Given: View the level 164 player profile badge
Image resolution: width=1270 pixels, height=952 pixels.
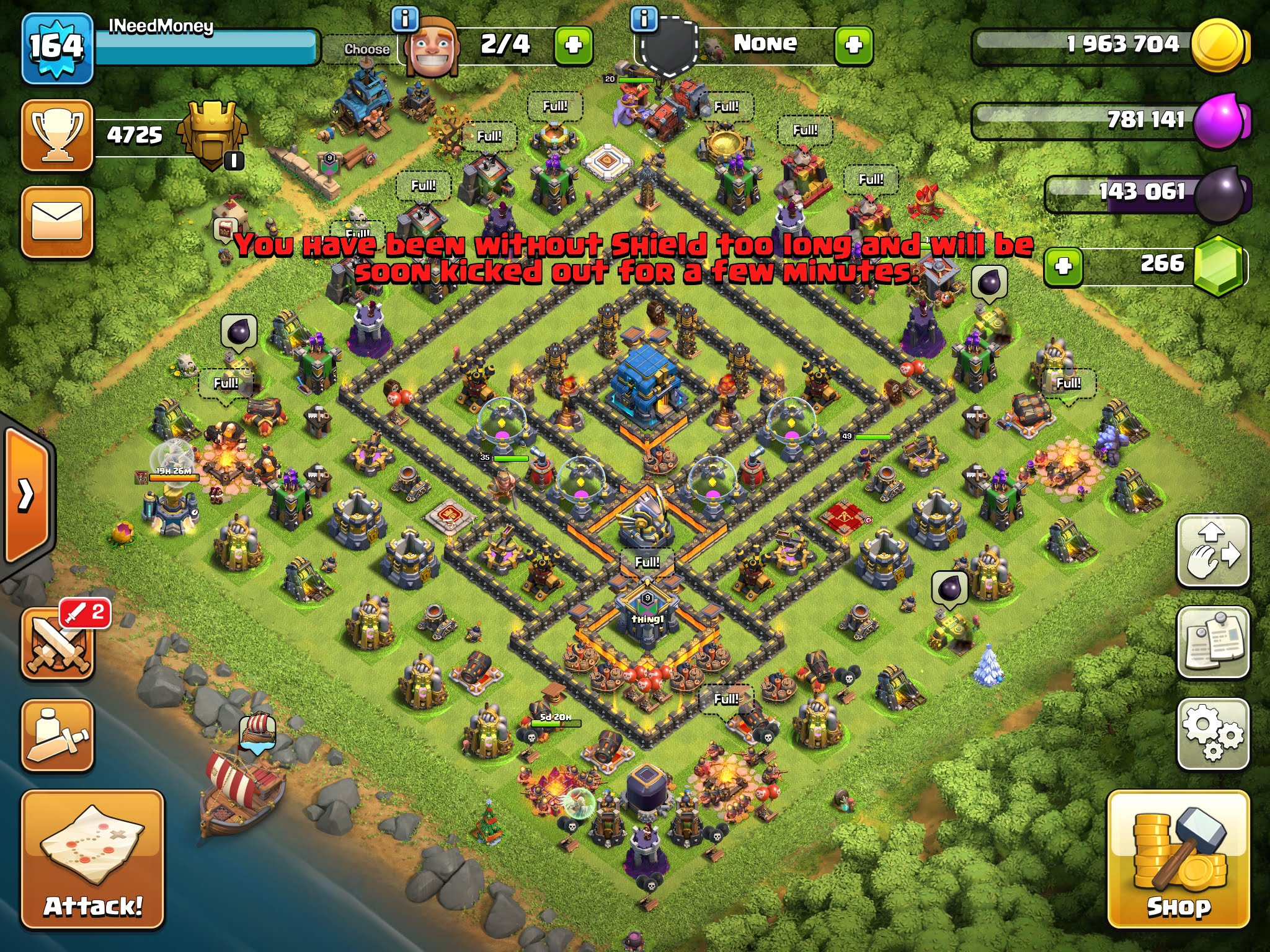Looking at the screenshot, I should point(57,47).
